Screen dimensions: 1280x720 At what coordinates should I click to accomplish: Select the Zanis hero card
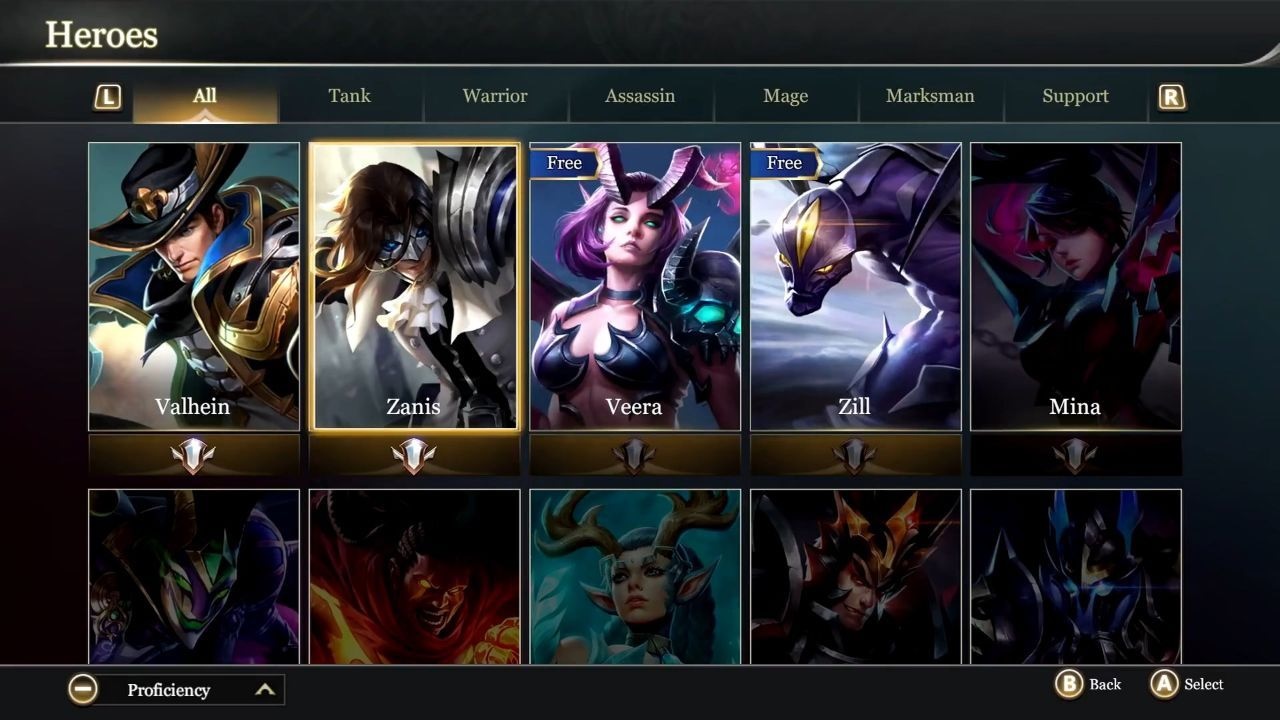click(414, 286)
